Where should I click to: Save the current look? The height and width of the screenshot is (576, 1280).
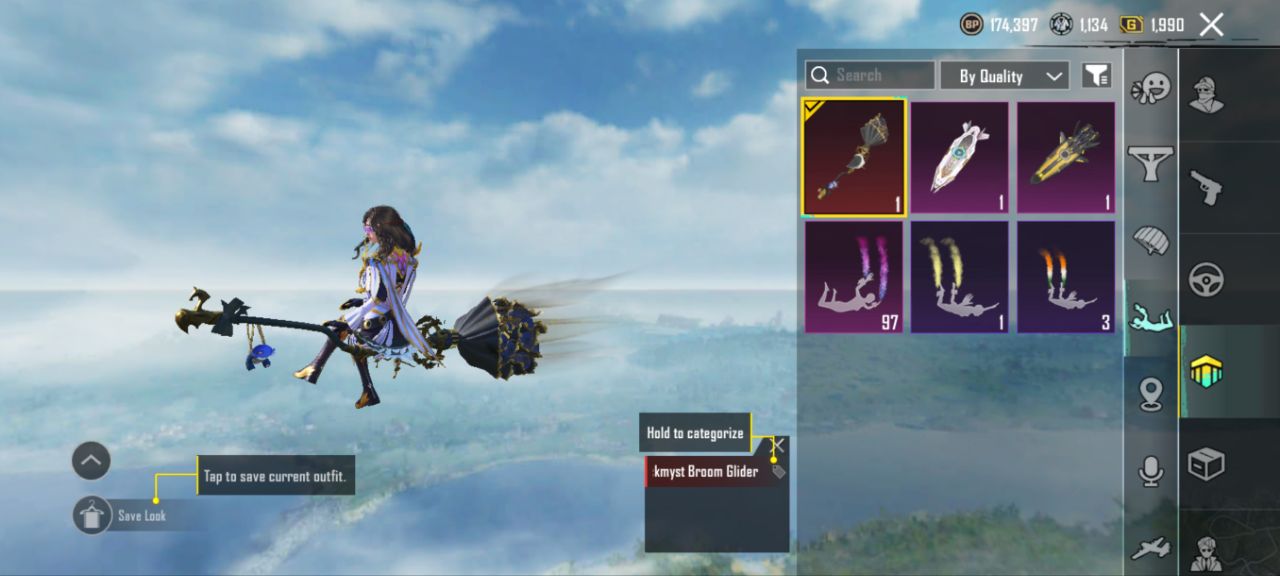pos(92,515)
